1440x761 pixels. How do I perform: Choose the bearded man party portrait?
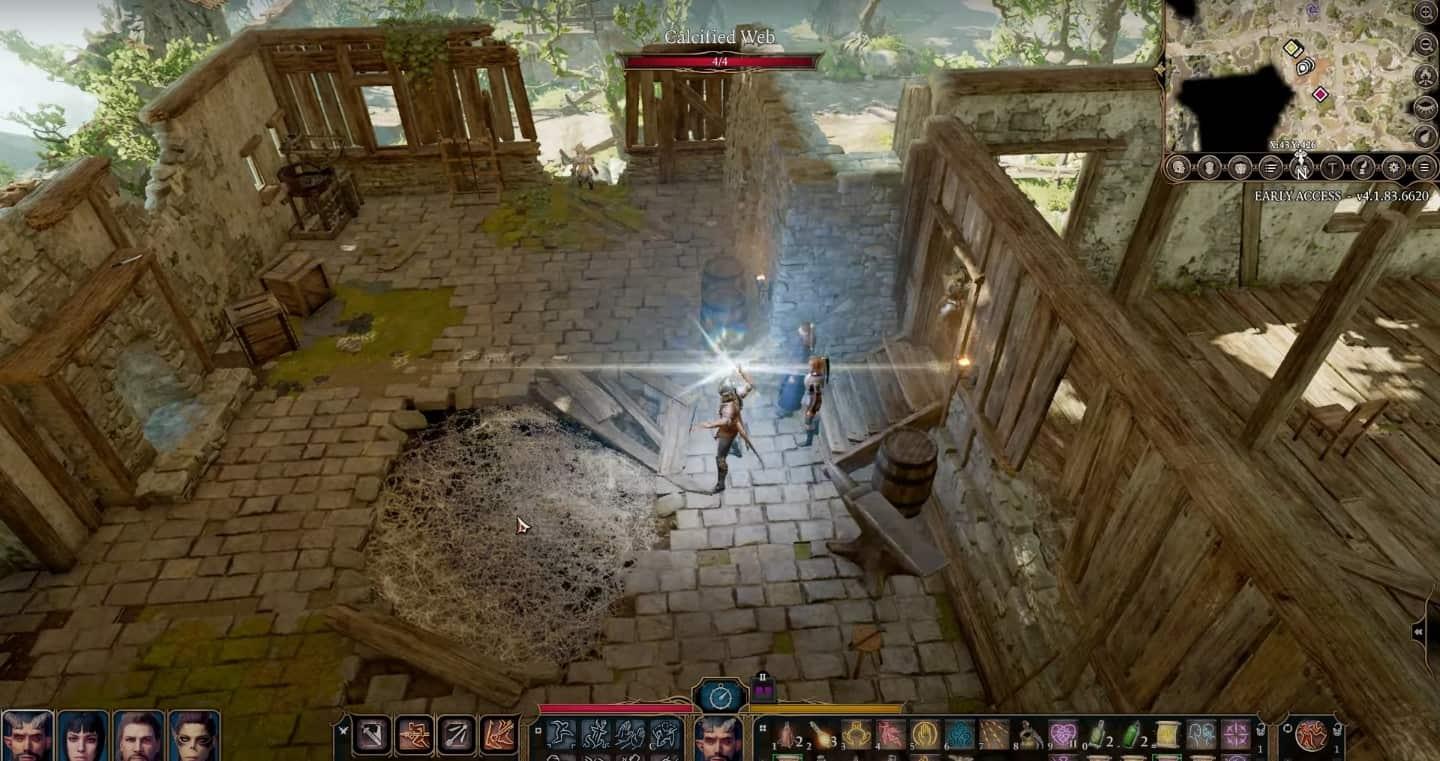click(138, 736)
